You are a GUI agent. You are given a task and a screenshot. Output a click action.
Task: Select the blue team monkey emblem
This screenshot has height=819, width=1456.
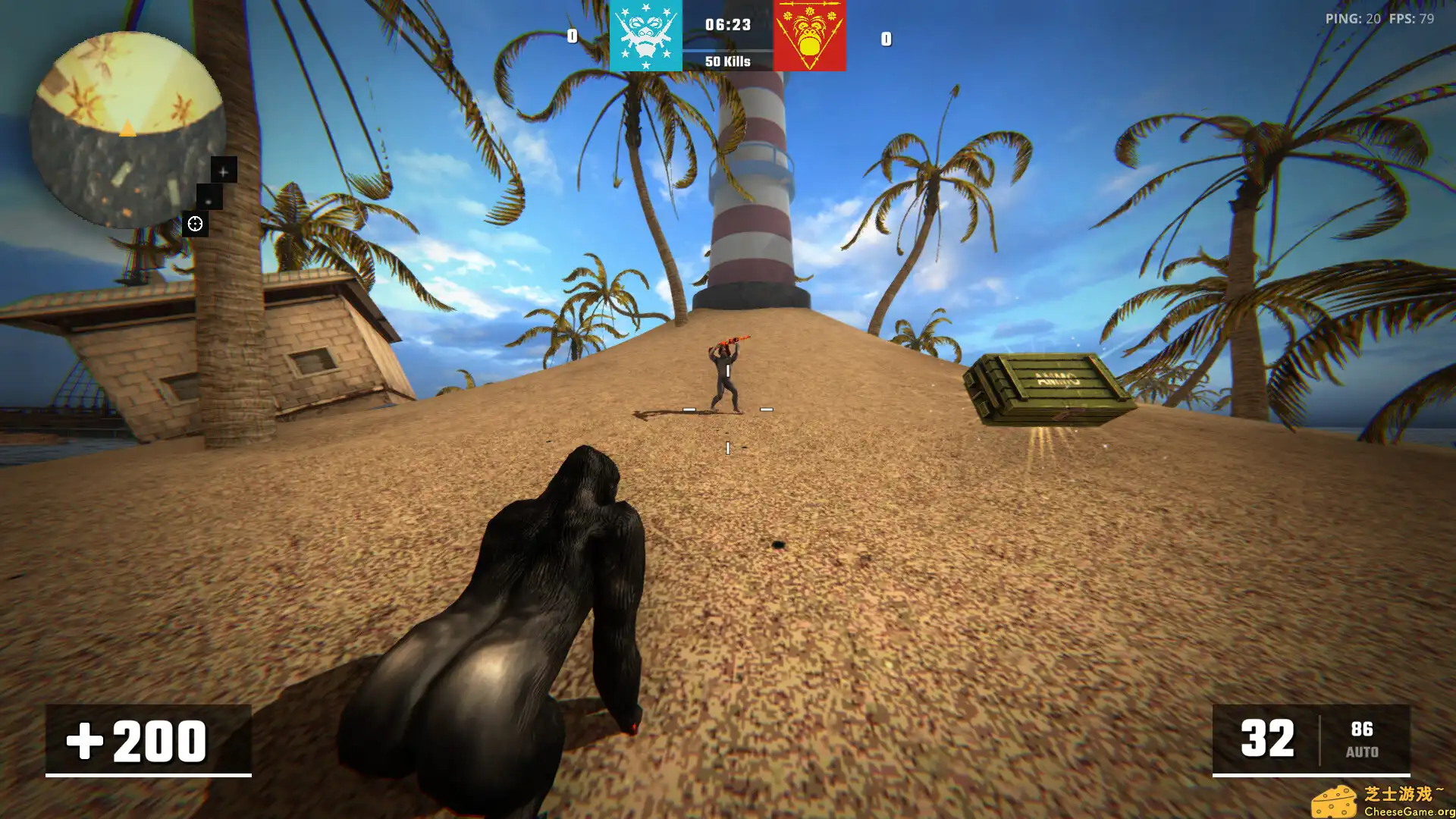pyautogui.click(x=645, y=36)
